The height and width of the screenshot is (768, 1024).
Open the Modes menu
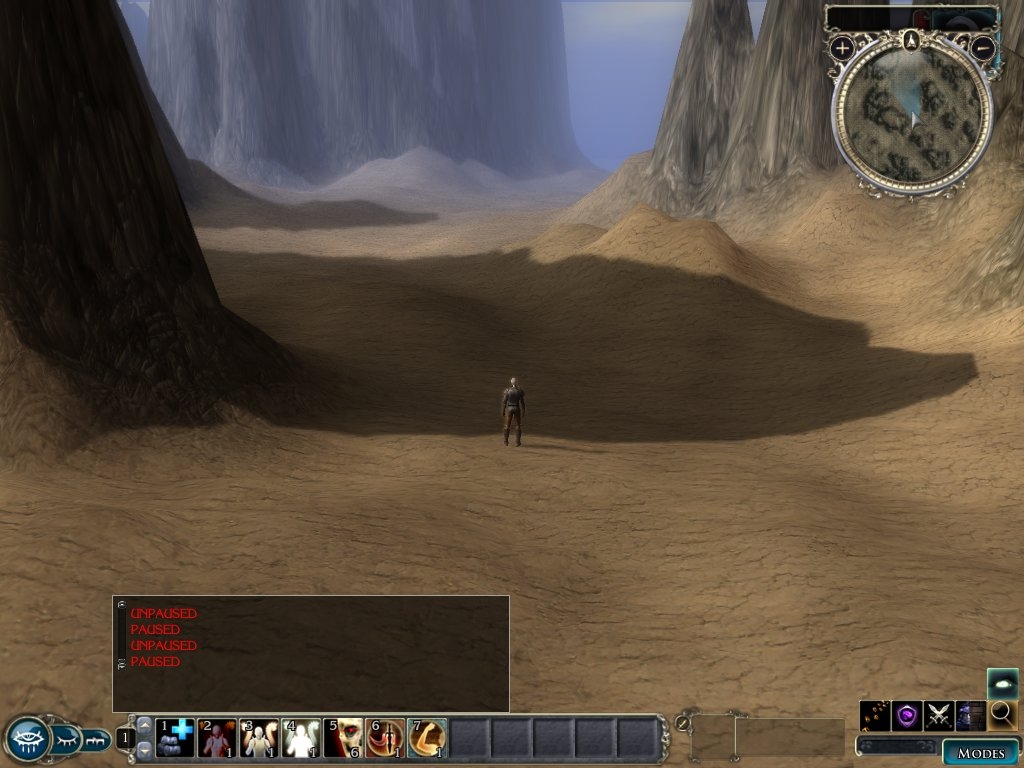click(980, 753)
